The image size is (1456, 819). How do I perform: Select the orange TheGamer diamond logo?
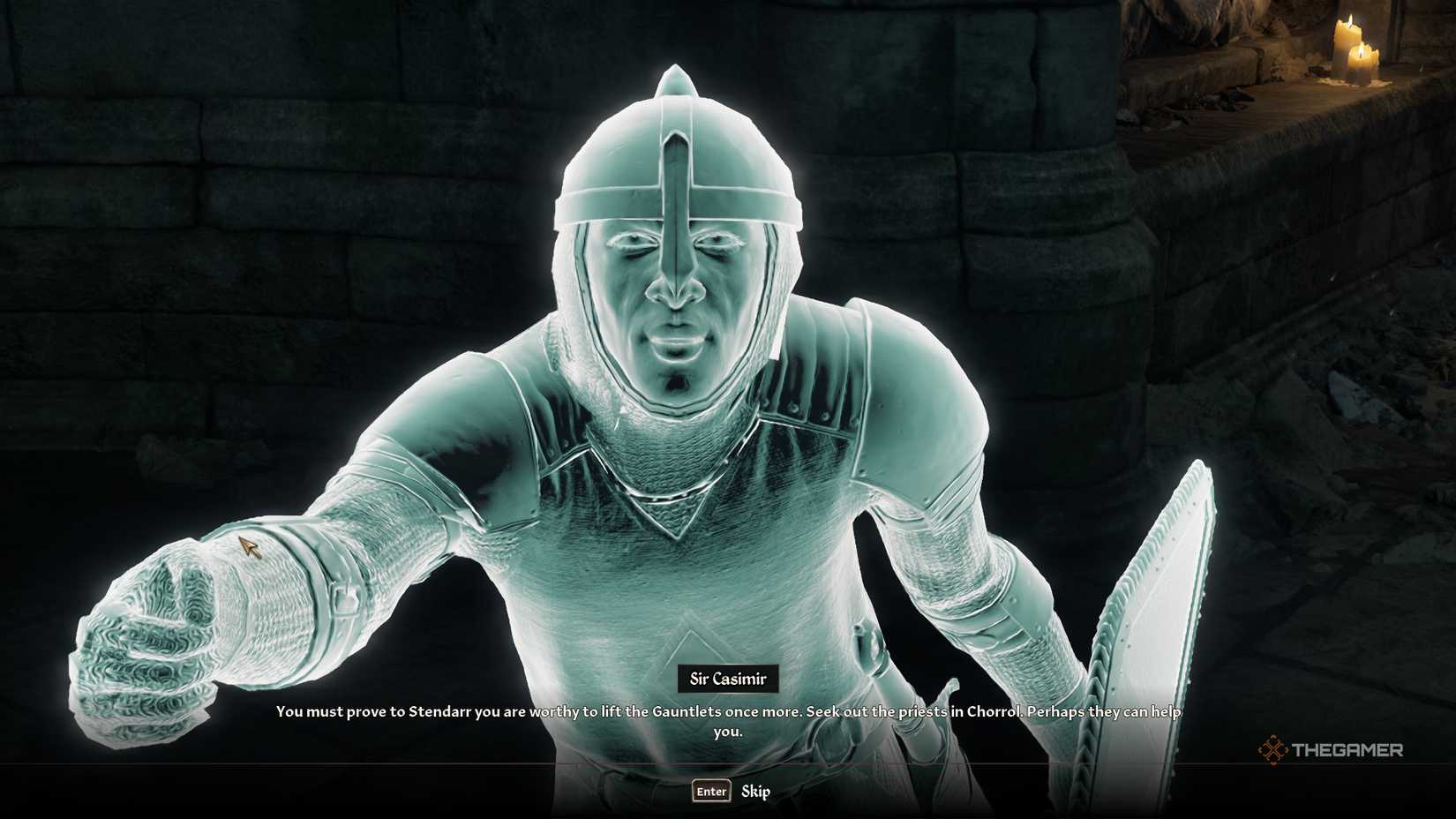pyautogui.click(x=1272, y=750)
